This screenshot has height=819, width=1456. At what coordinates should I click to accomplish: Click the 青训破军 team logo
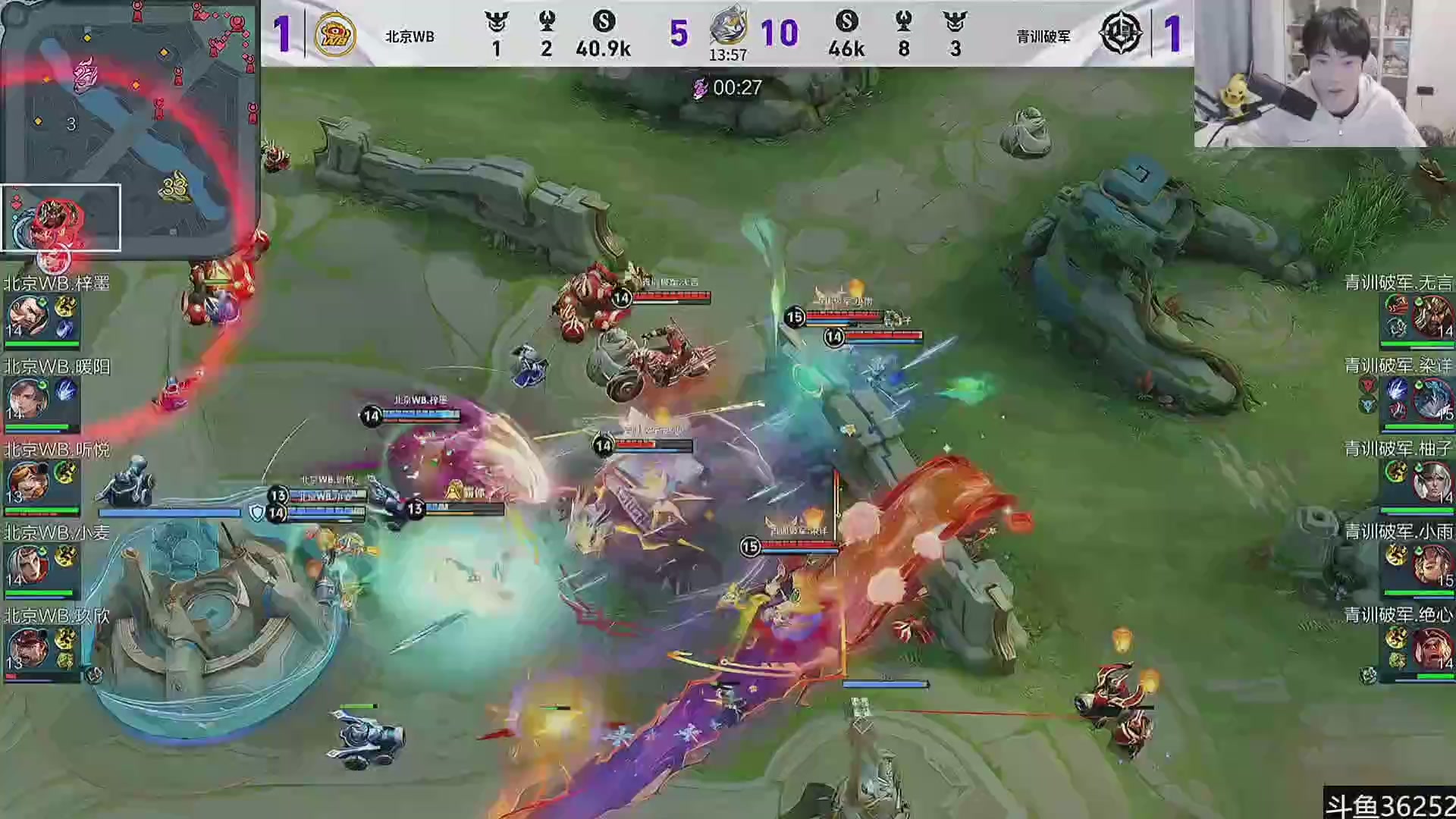pyautogui.click(x=1121, y=34)
